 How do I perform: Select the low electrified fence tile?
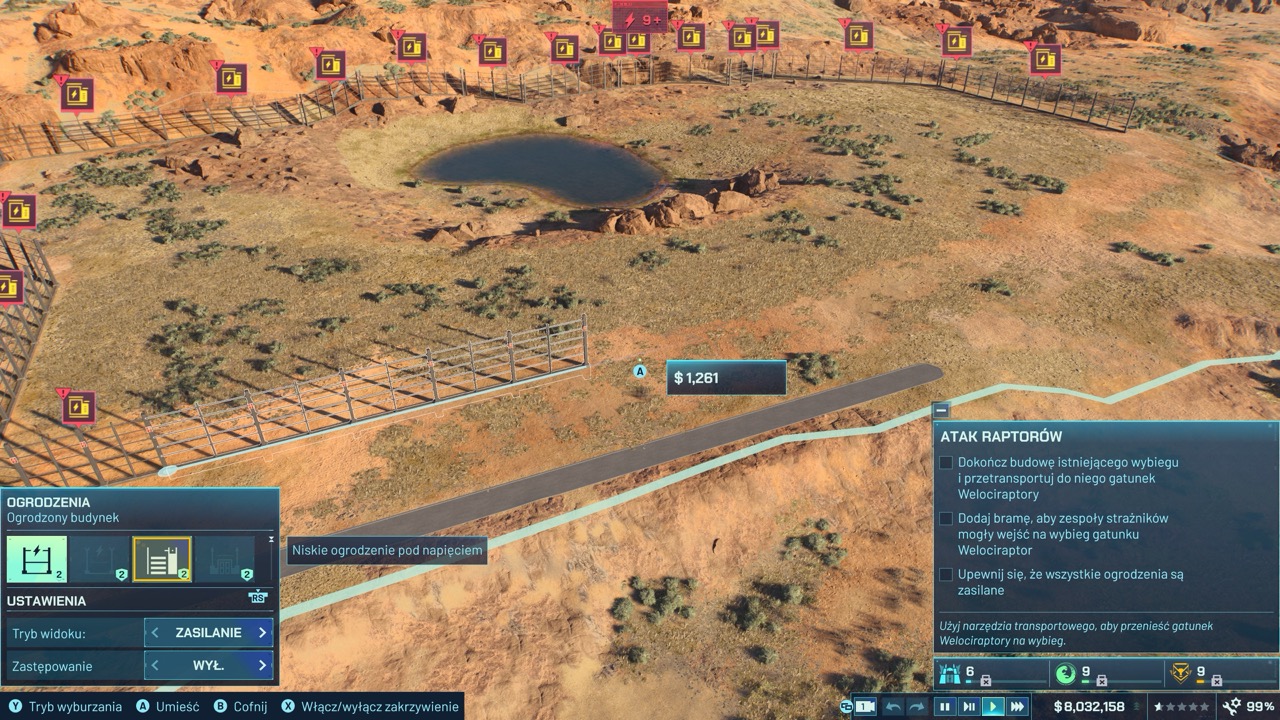coord(37,559)
